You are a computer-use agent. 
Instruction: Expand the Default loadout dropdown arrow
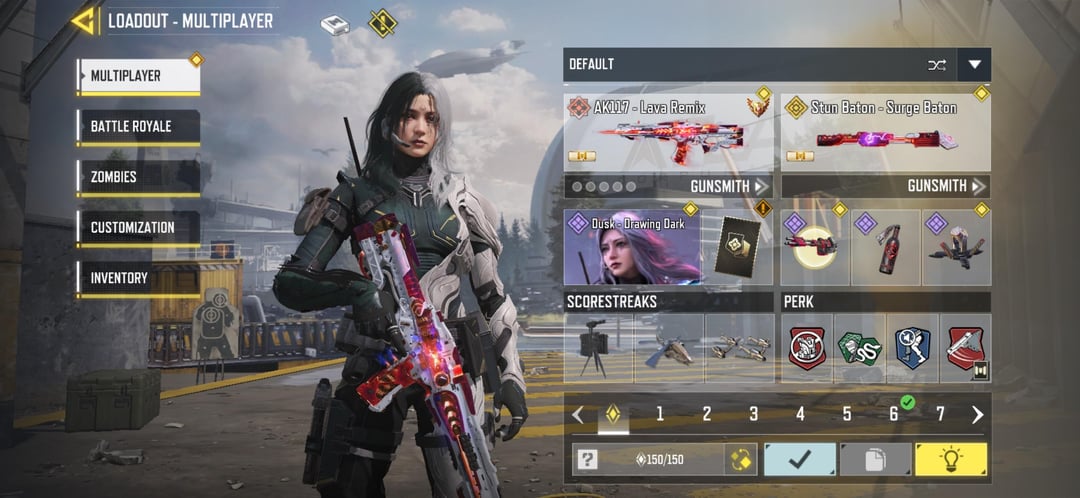tap(974, 65)
